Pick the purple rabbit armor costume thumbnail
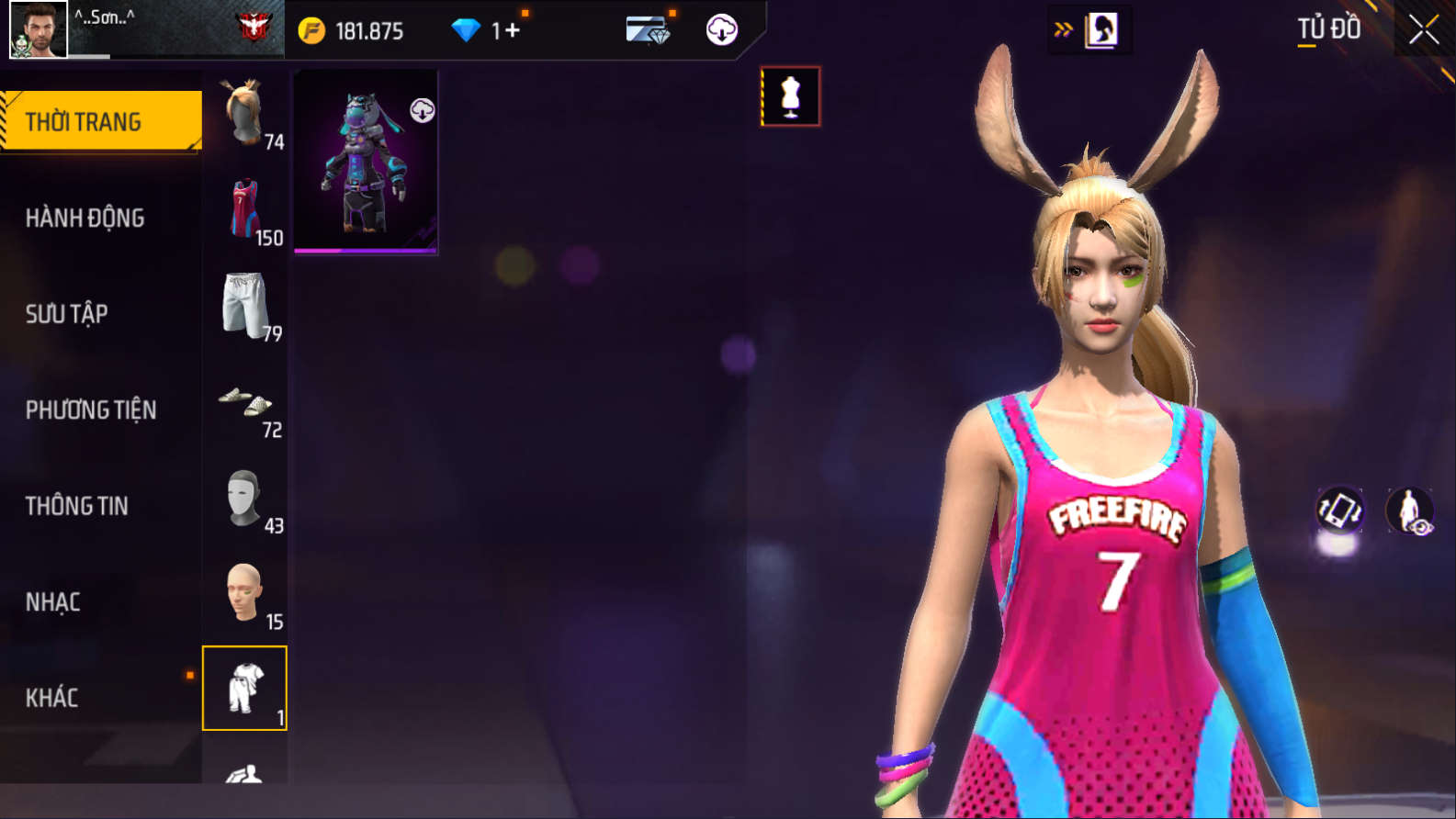Image resolution: width=1456 pixels, height=819 pixels. (x=366, y=162)
